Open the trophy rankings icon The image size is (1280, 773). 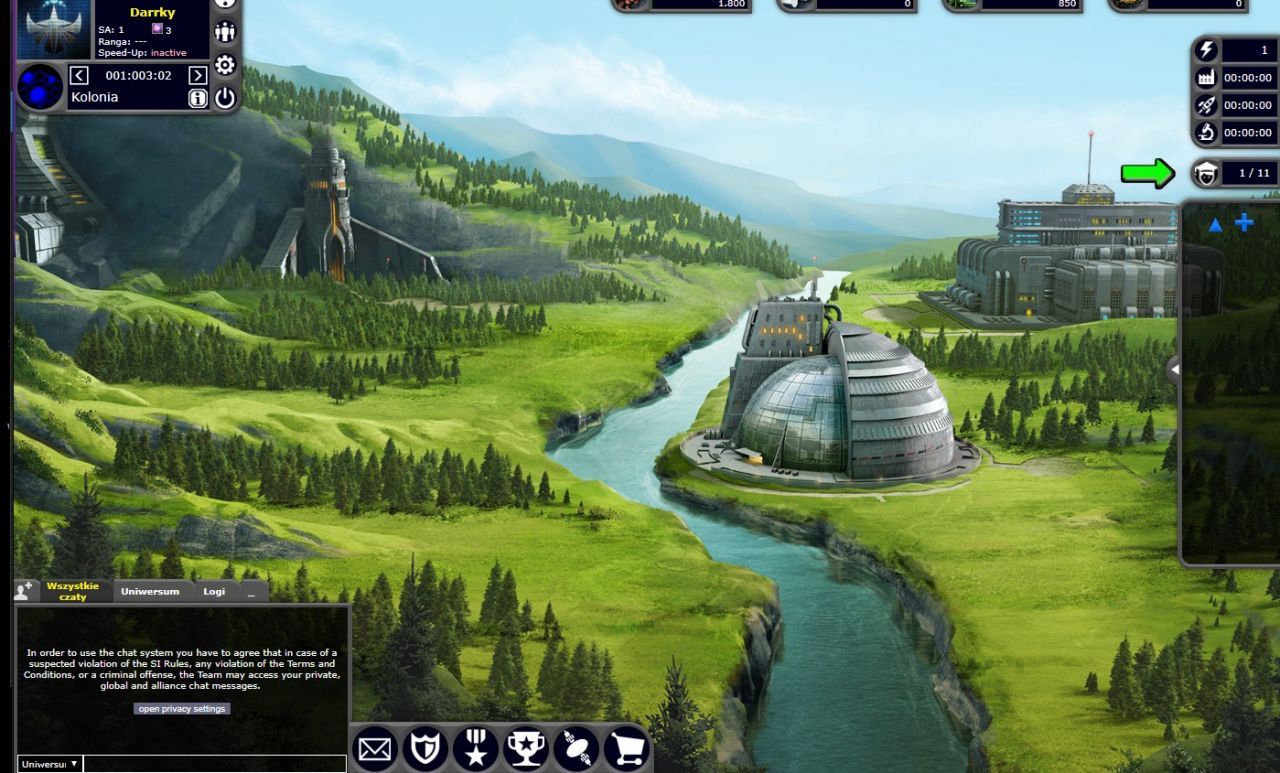(526, 749)
